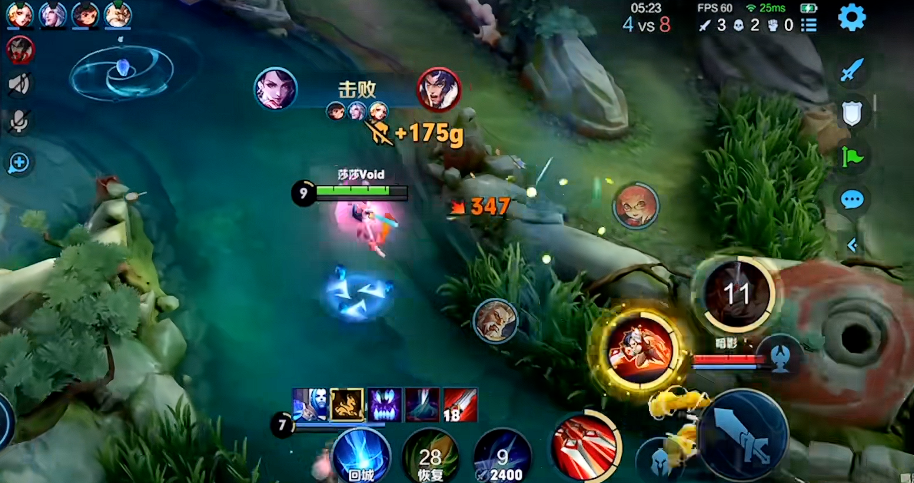The height and width of the screenshot is (483, 914).
Task: Cast the red blades skill
Action: [587, 446]
